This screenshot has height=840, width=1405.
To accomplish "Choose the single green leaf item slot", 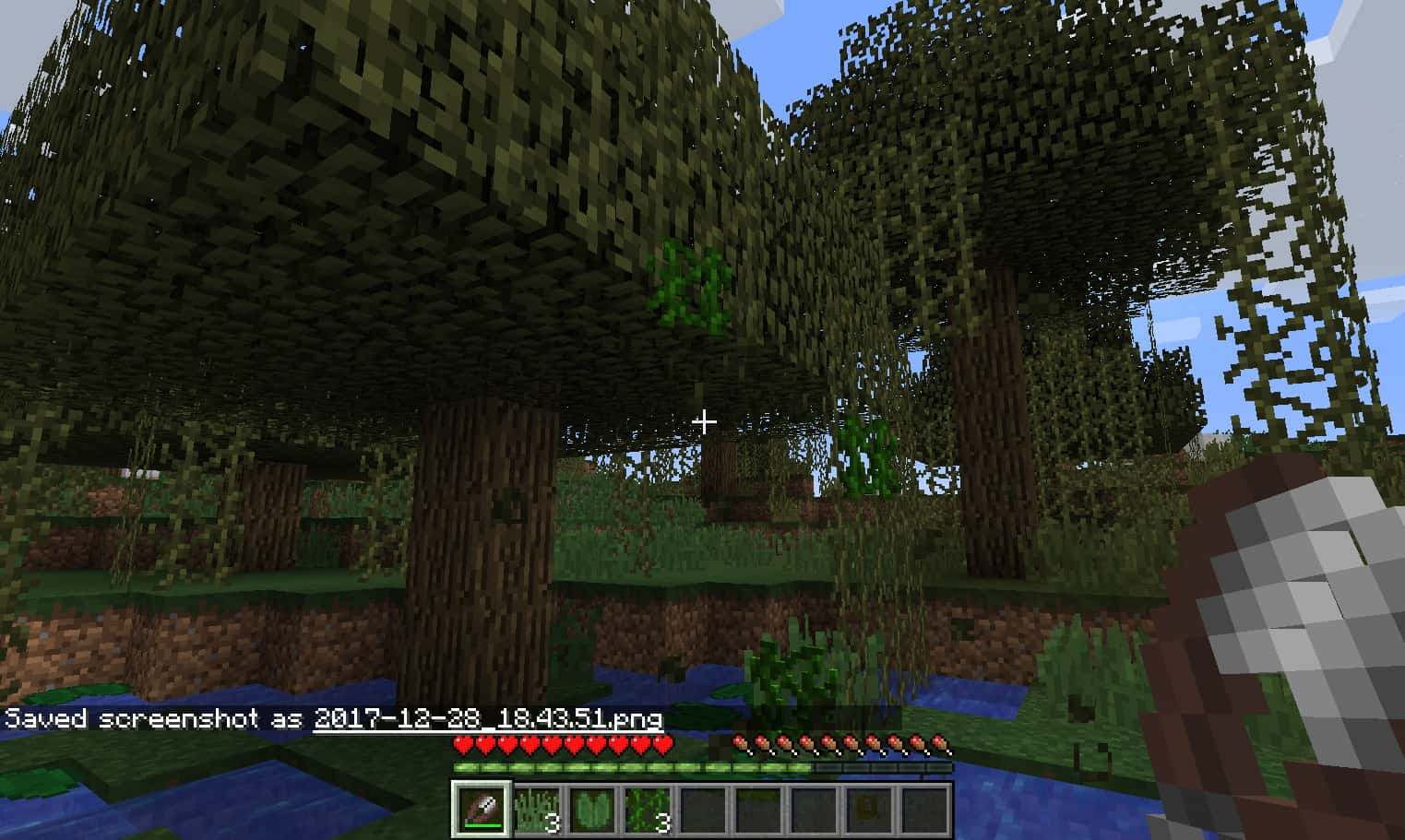I will (x=591, y=809).
